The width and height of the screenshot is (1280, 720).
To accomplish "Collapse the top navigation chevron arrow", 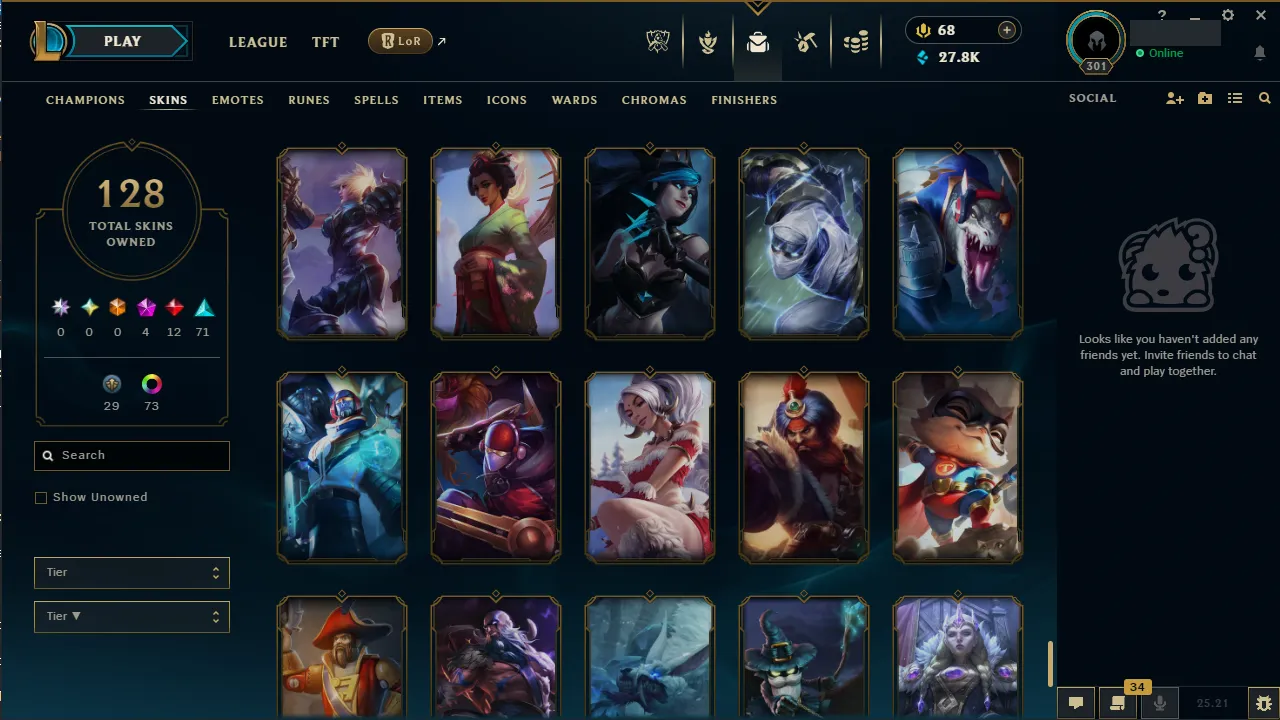I will (757, 8).
